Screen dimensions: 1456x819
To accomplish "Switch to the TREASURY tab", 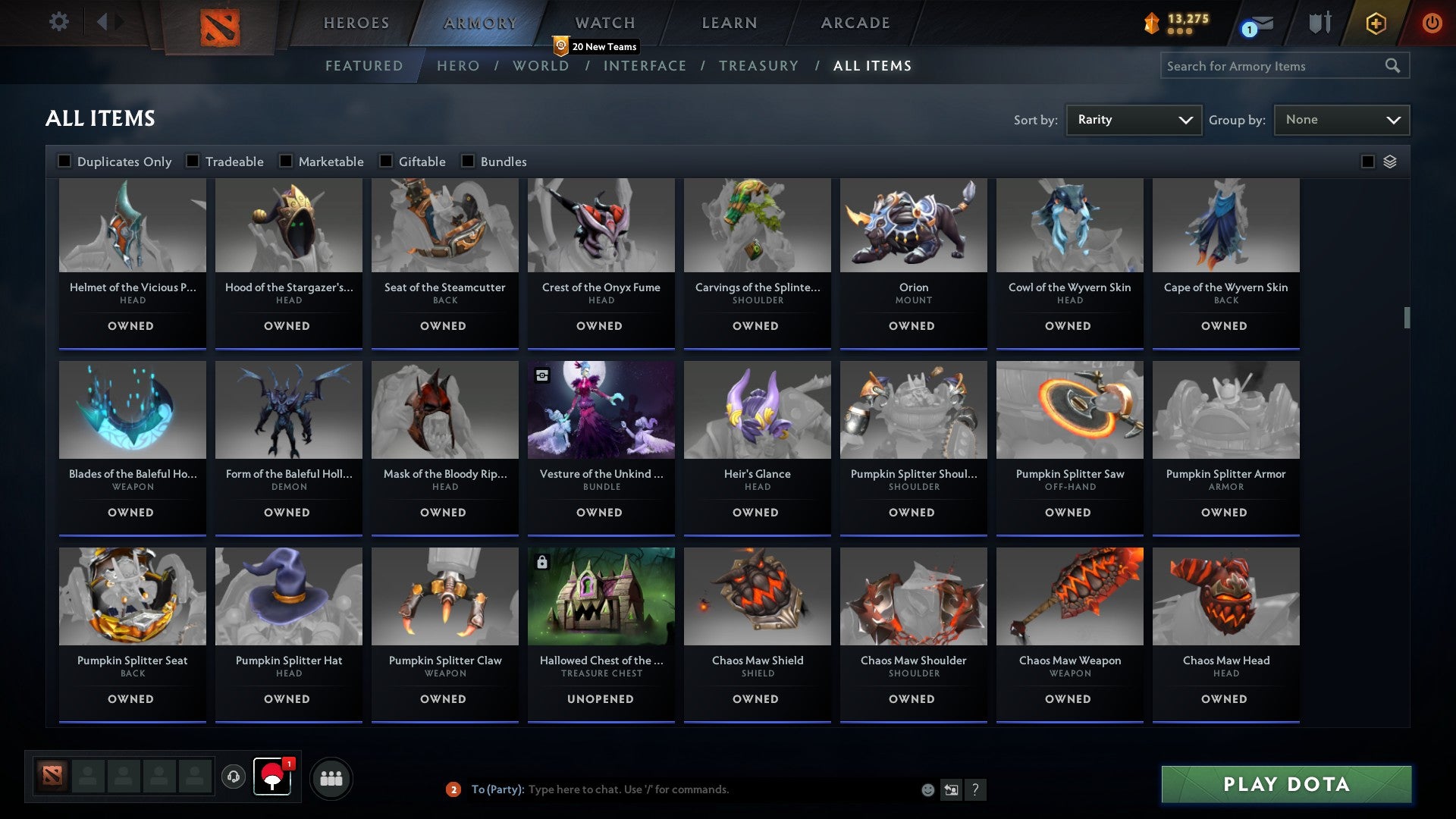I will coord(758,66).
